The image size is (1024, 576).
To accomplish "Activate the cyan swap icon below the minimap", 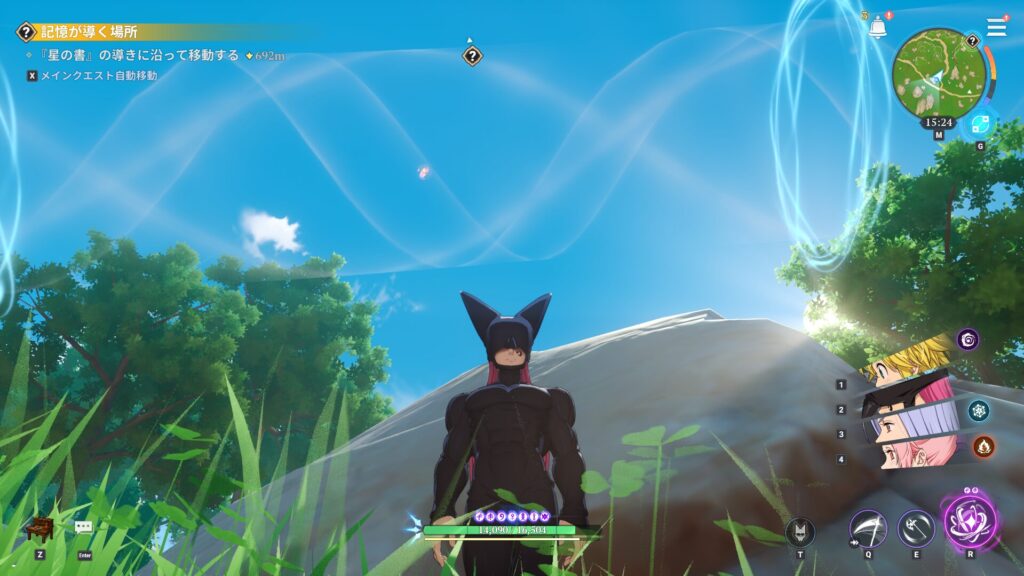I will point(979,124).
